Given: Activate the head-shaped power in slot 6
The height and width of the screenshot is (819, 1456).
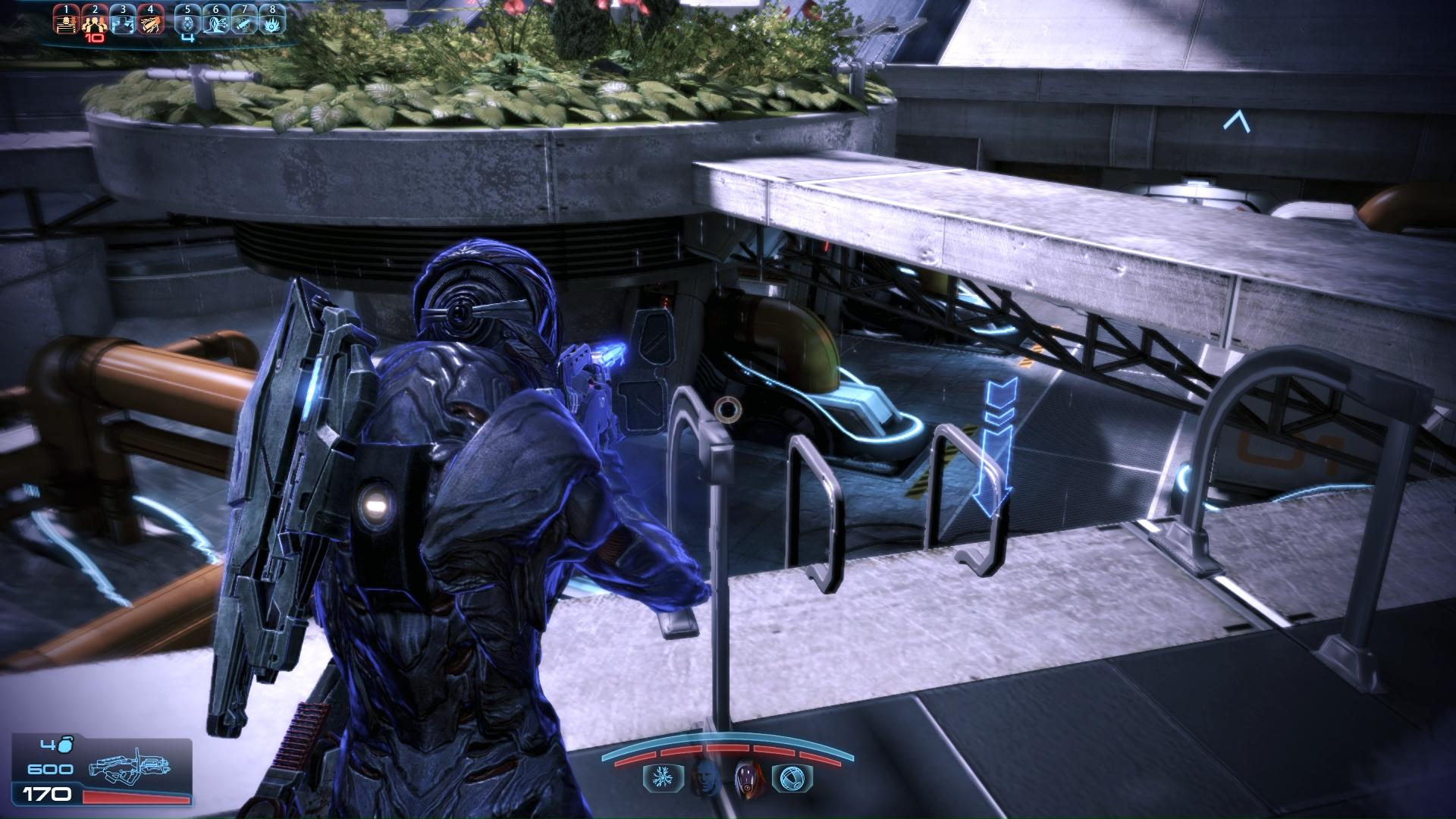Looking at the screenshot, I should [x=216, y=22].
